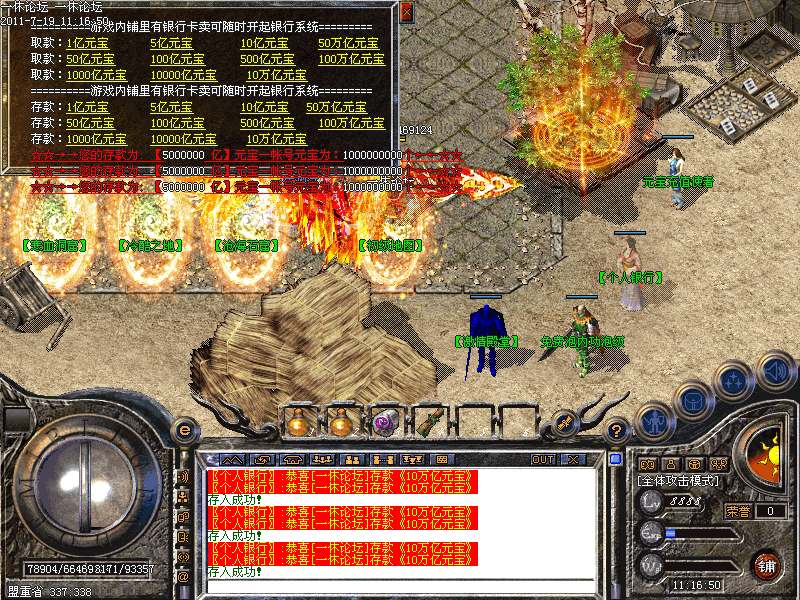Open the 铺 shop button

(x=766, y=564)
